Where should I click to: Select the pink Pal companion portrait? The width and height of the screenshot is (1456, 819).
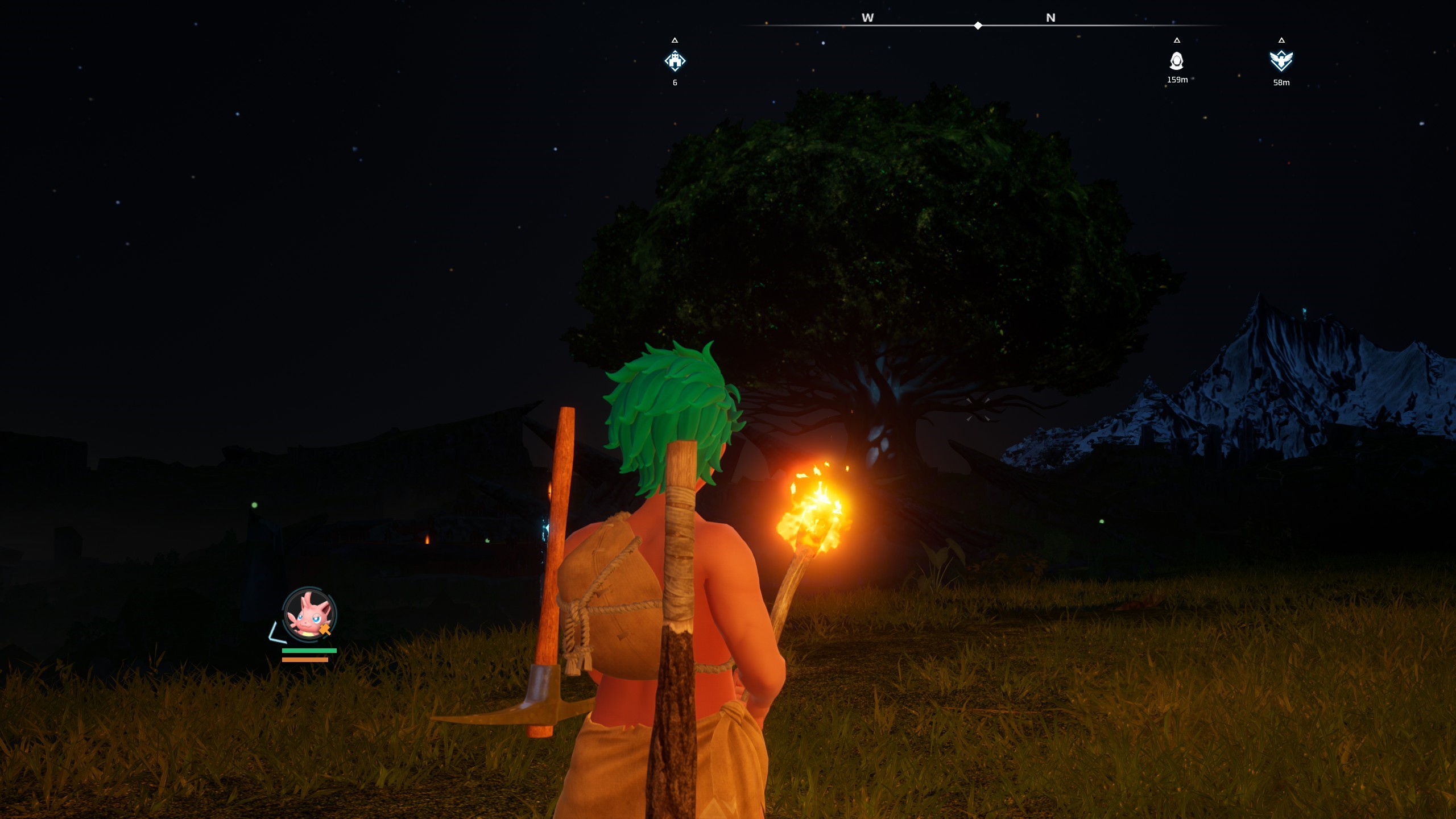point(309,615)
